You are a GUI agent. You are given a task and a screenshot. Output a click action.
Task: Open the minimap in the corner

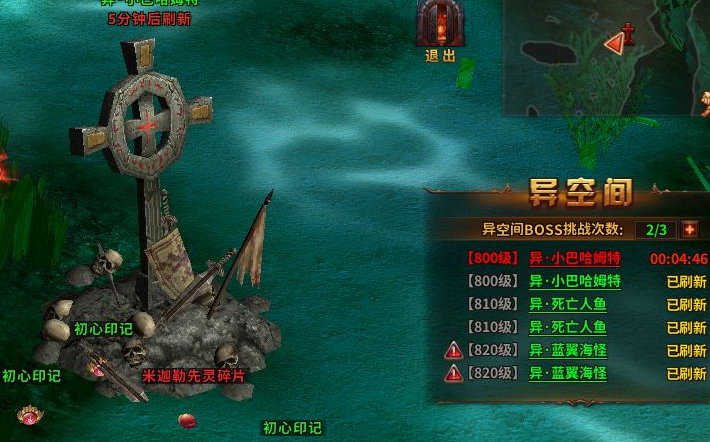pyautogui.click(x=606, y=58)
